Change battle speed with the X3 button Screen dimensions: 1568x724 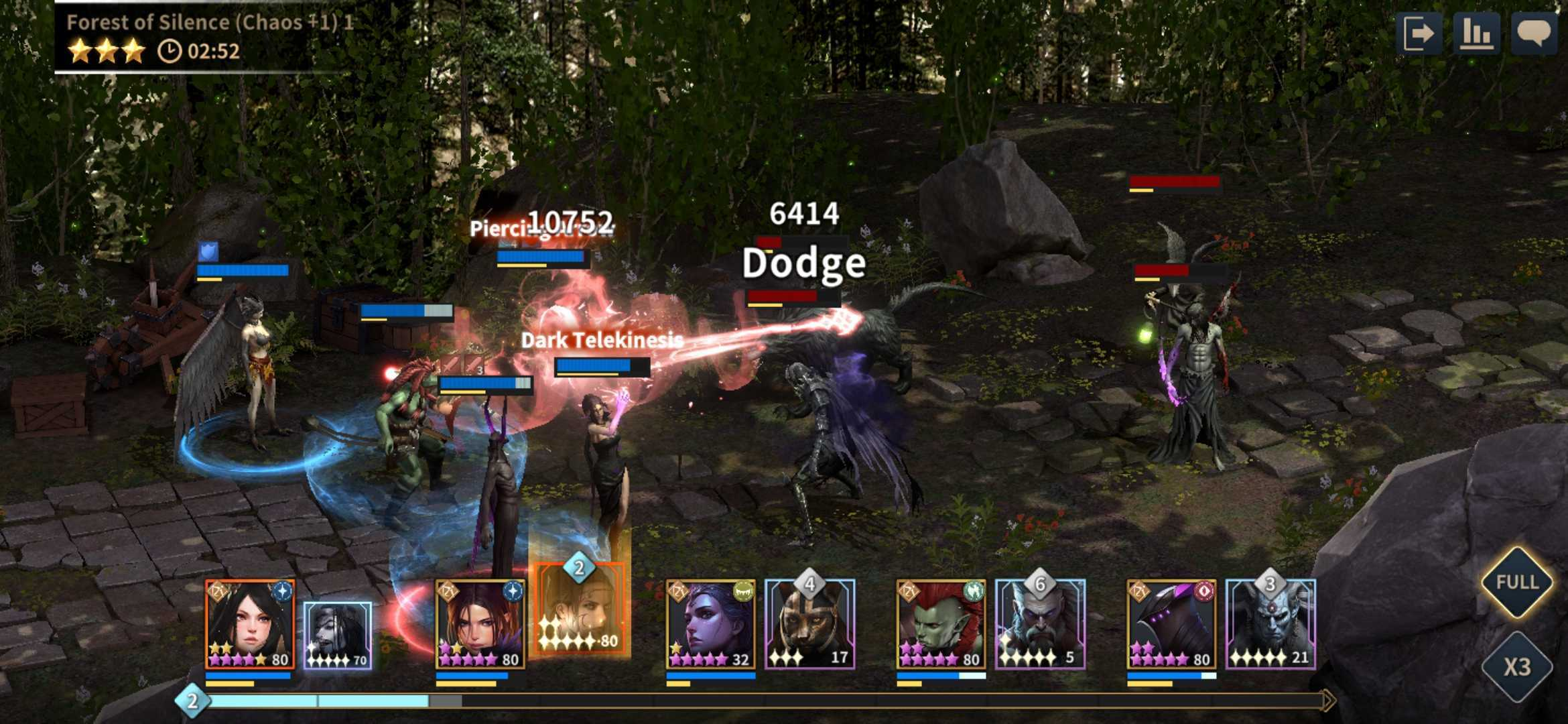(x=1516, y=666)
